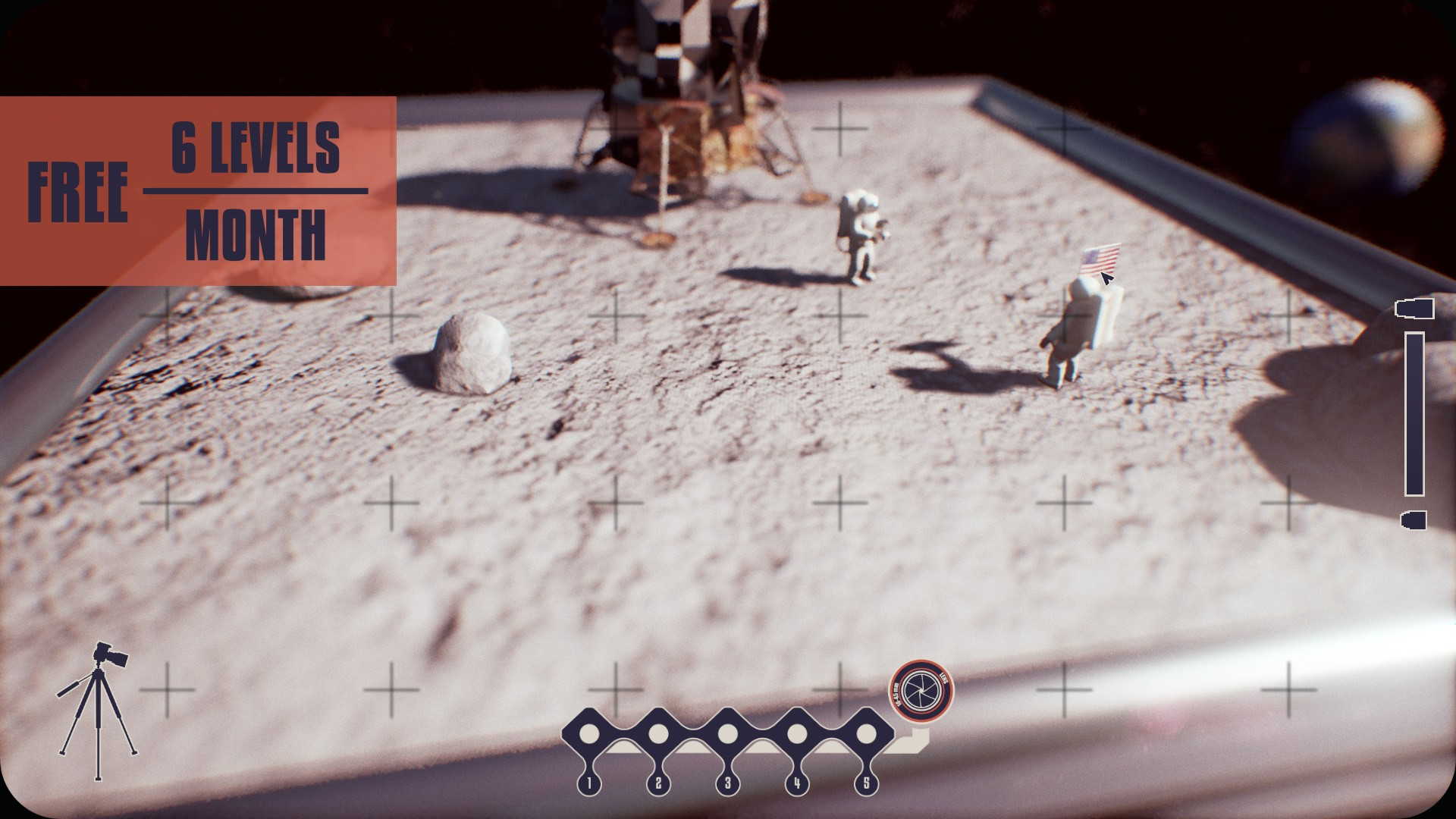This screenshot has width=1456, height=819.
Task: Select photo slot number 5
Action: pos(865,734)
